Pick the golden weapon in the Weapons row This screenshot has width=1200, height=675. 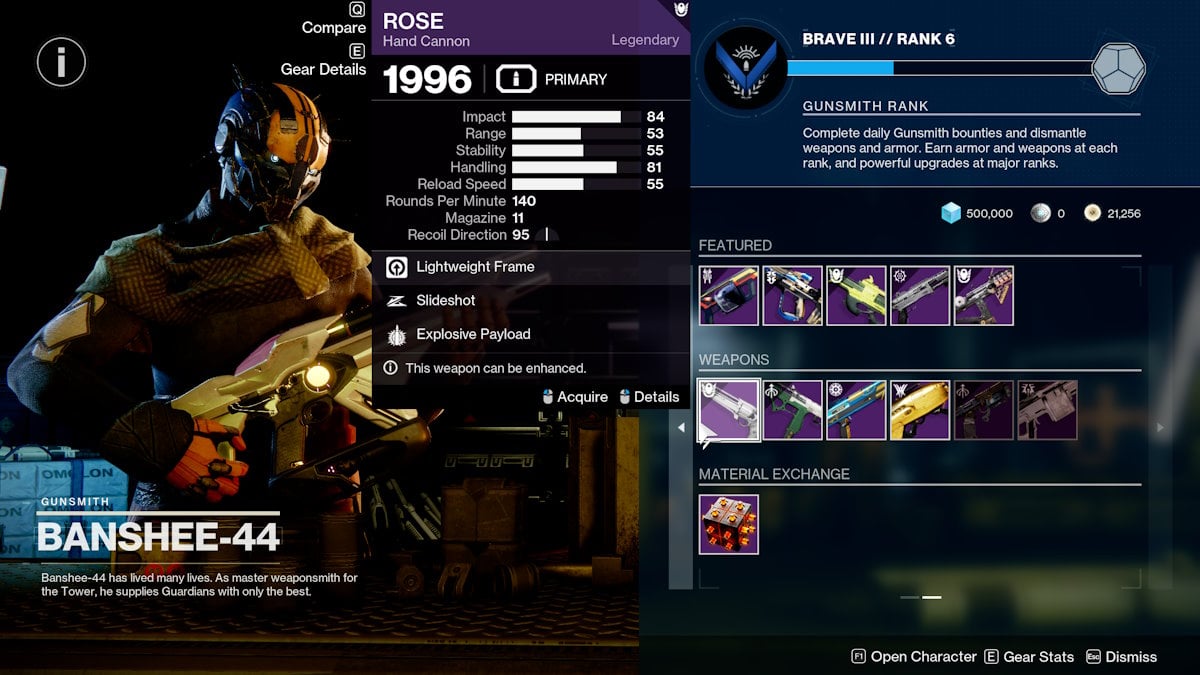click(920, 410)
